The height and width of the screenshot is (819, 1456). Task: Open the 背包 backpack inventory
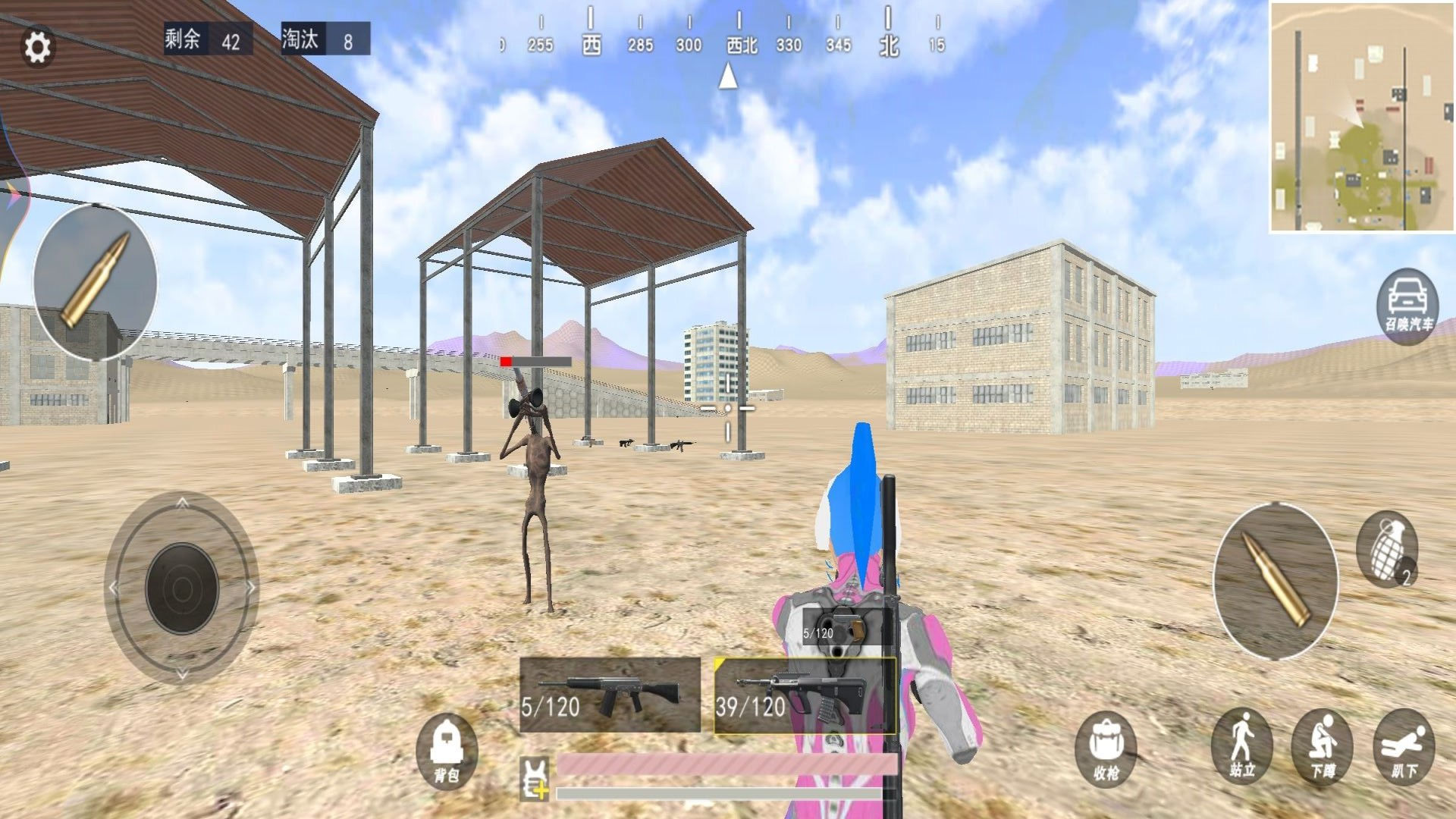(x=447, y=753)
